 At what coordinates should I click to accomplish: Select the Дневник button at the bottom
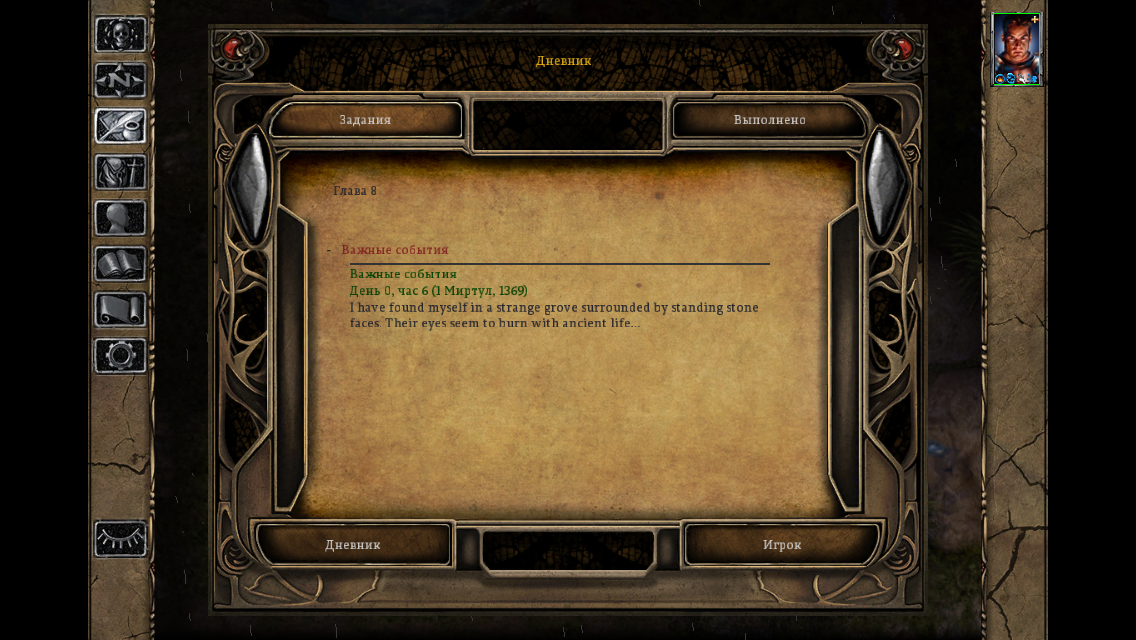click(353, 545)
